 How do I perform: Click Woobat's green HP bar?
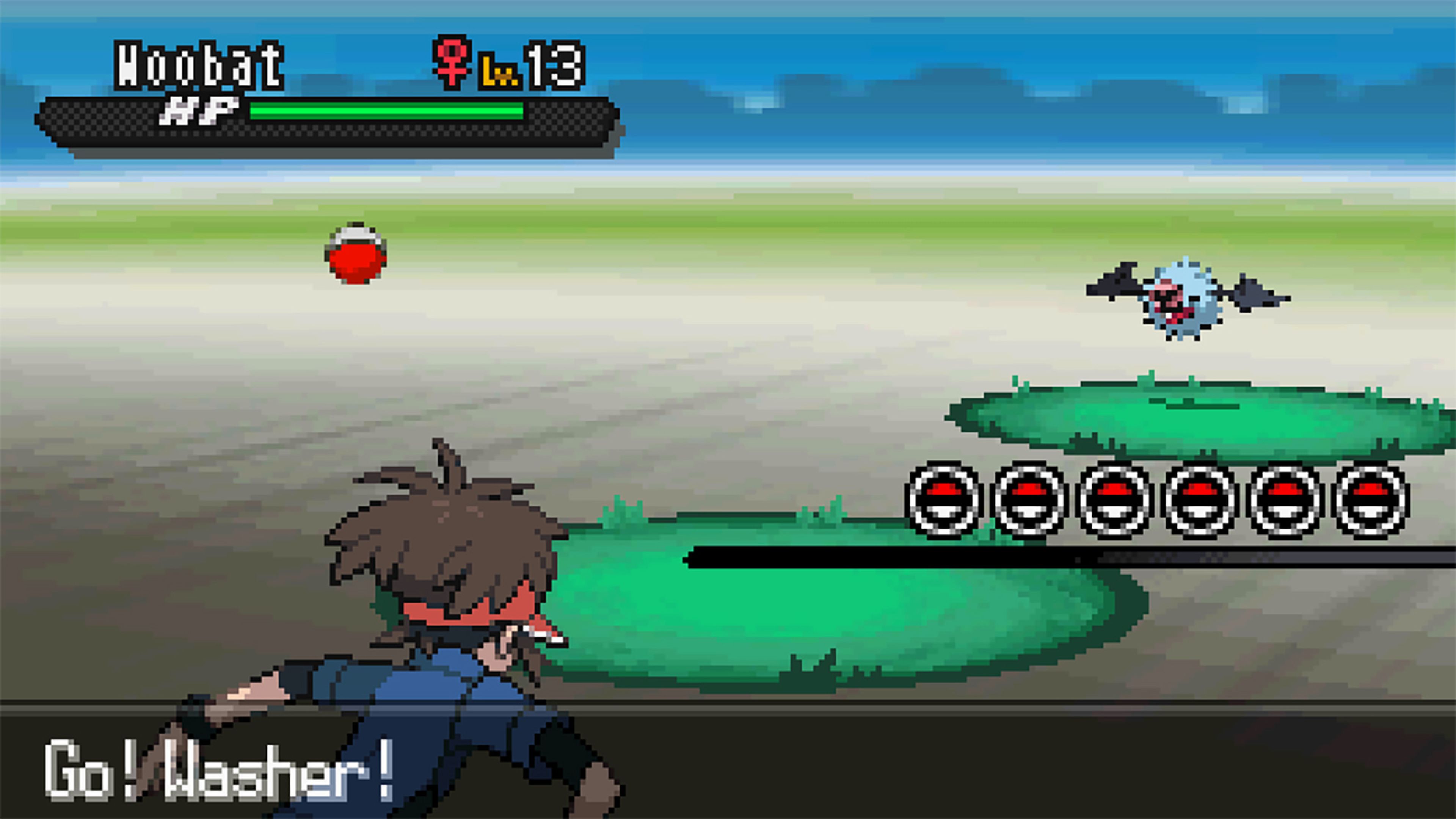coord(384,111)
